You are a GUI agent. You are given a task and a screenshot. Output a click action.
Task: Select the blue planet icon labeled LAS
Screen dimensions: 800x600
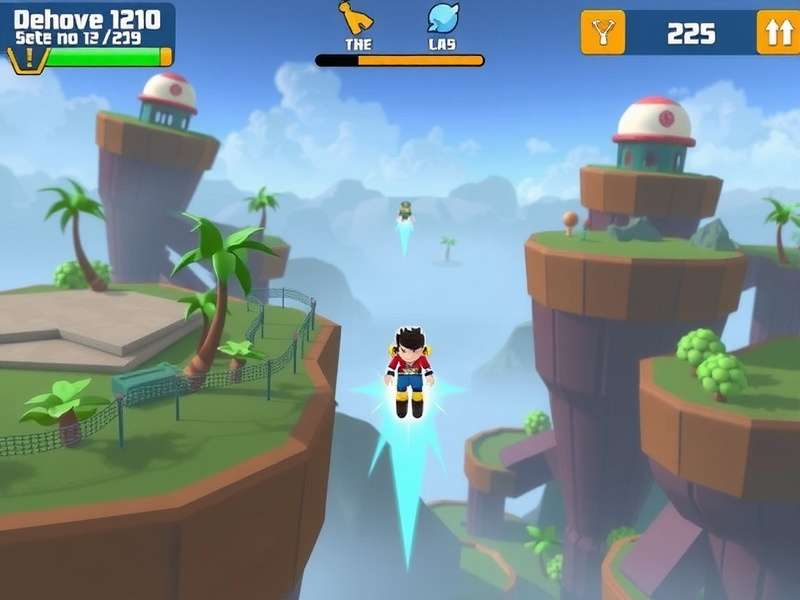coord(443,18)
